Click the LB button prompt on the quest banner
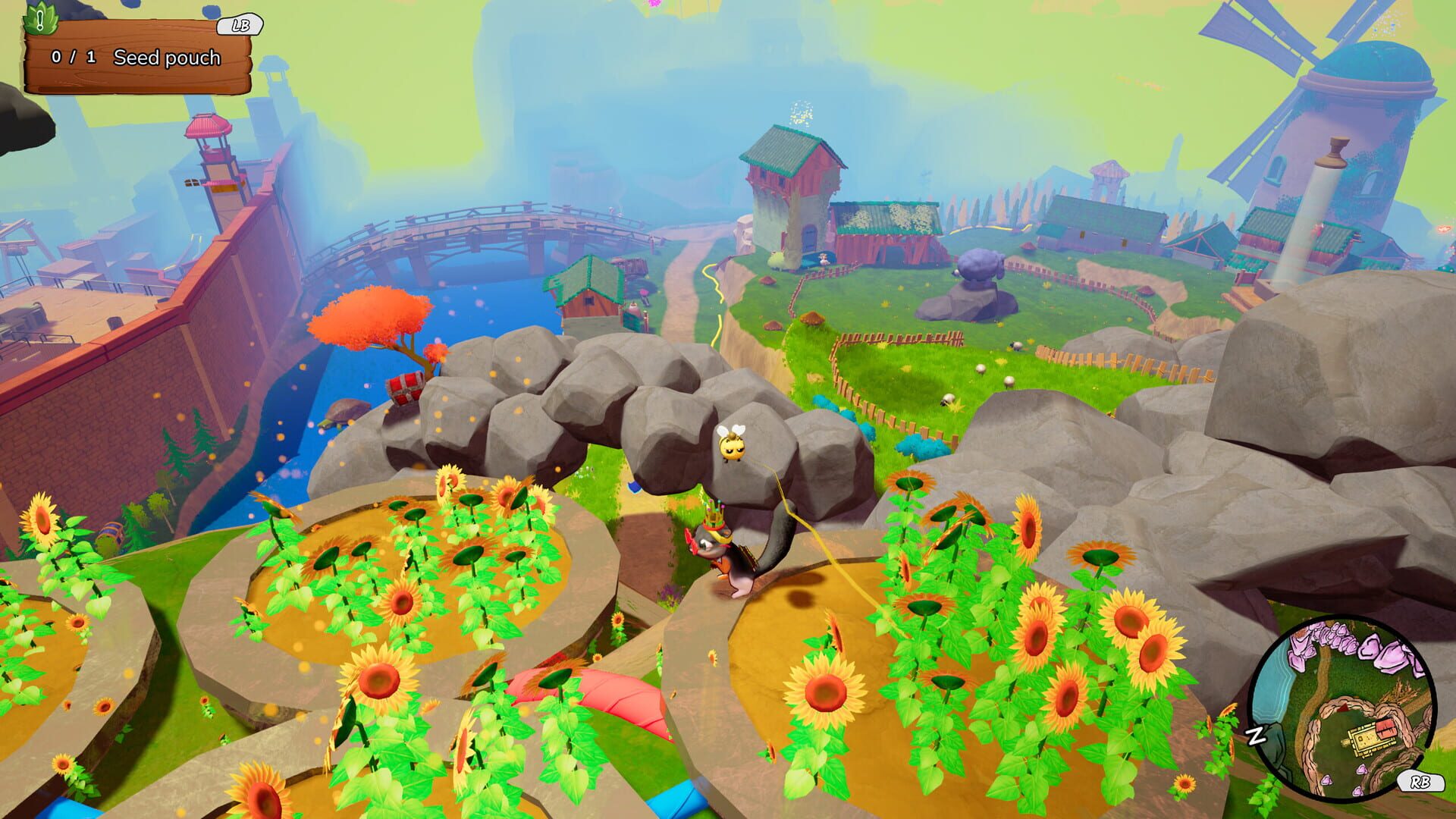 point(240,26)
